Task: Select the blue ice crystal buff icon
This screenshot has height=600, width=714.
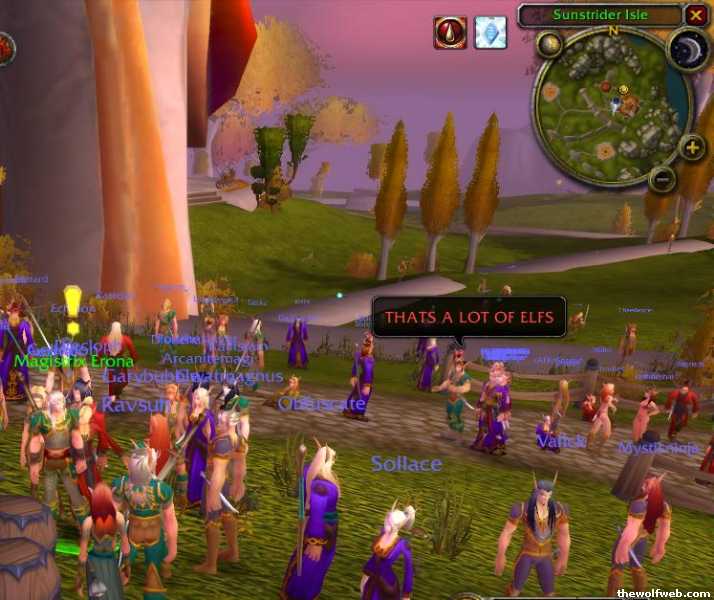Action: (x=490, y=32)
